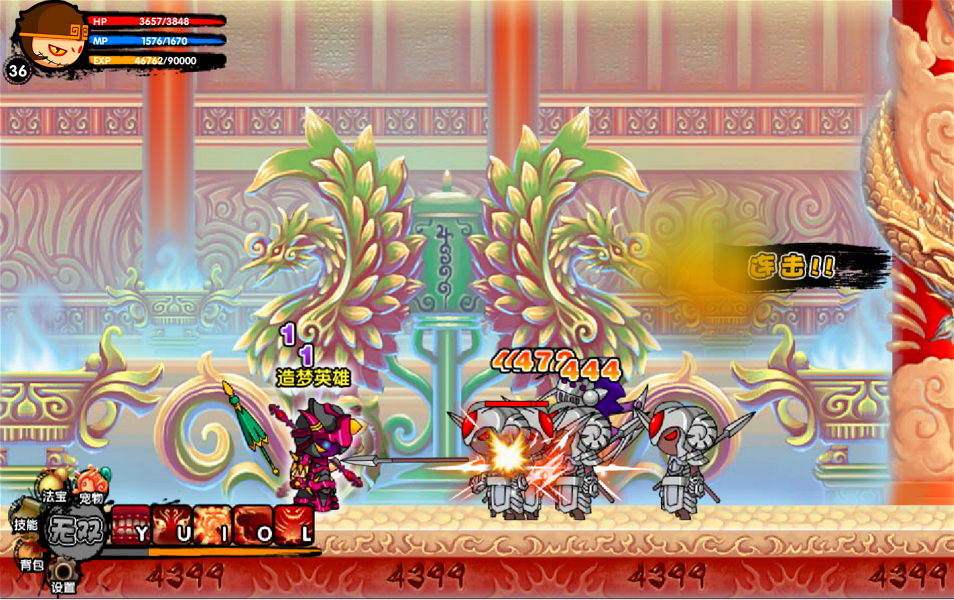The height and width of the screenshot is (600, 954).
Task: Open the 设置 settings gear
Action: (64, 577)
